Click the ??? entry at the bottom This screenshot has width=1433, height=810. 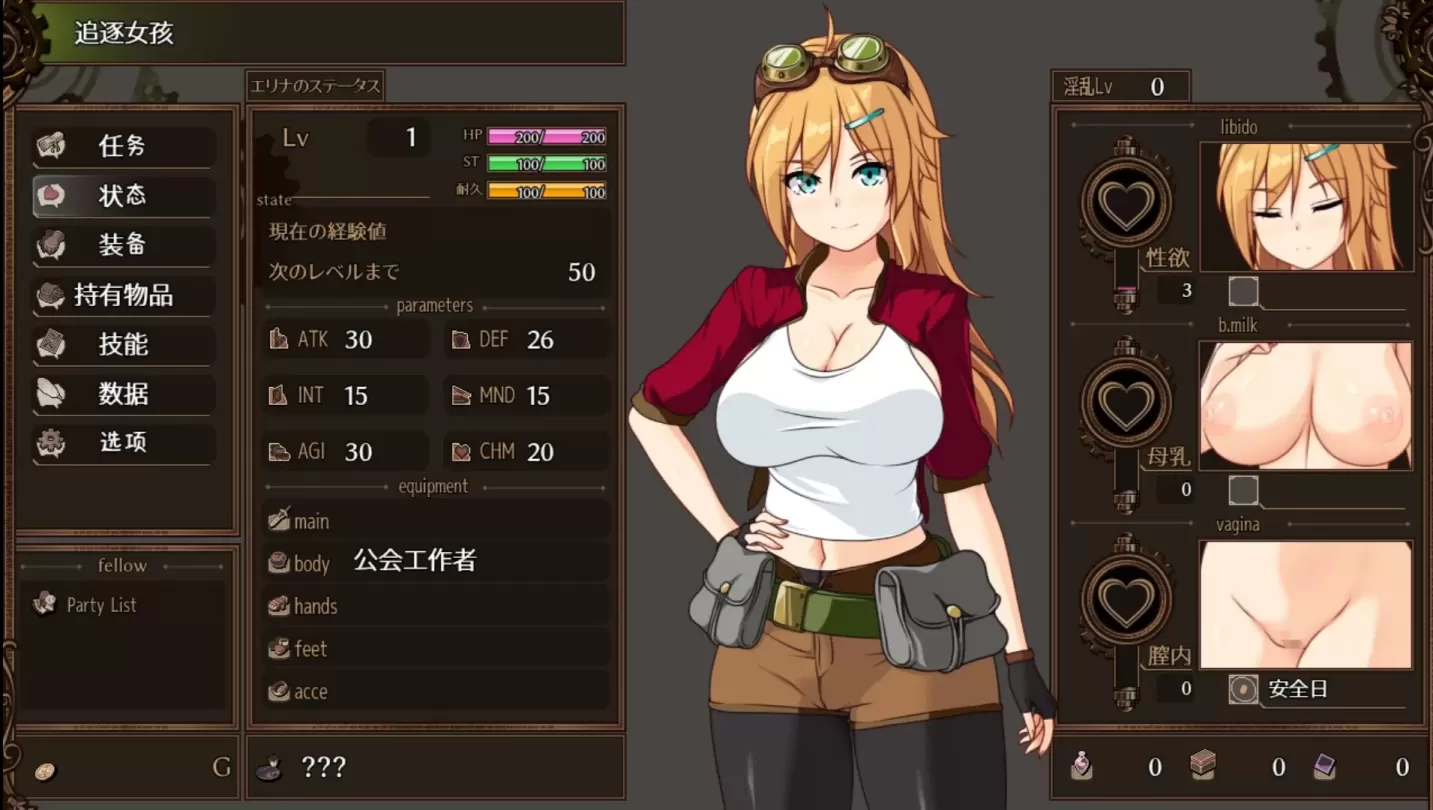coord(322,766)
